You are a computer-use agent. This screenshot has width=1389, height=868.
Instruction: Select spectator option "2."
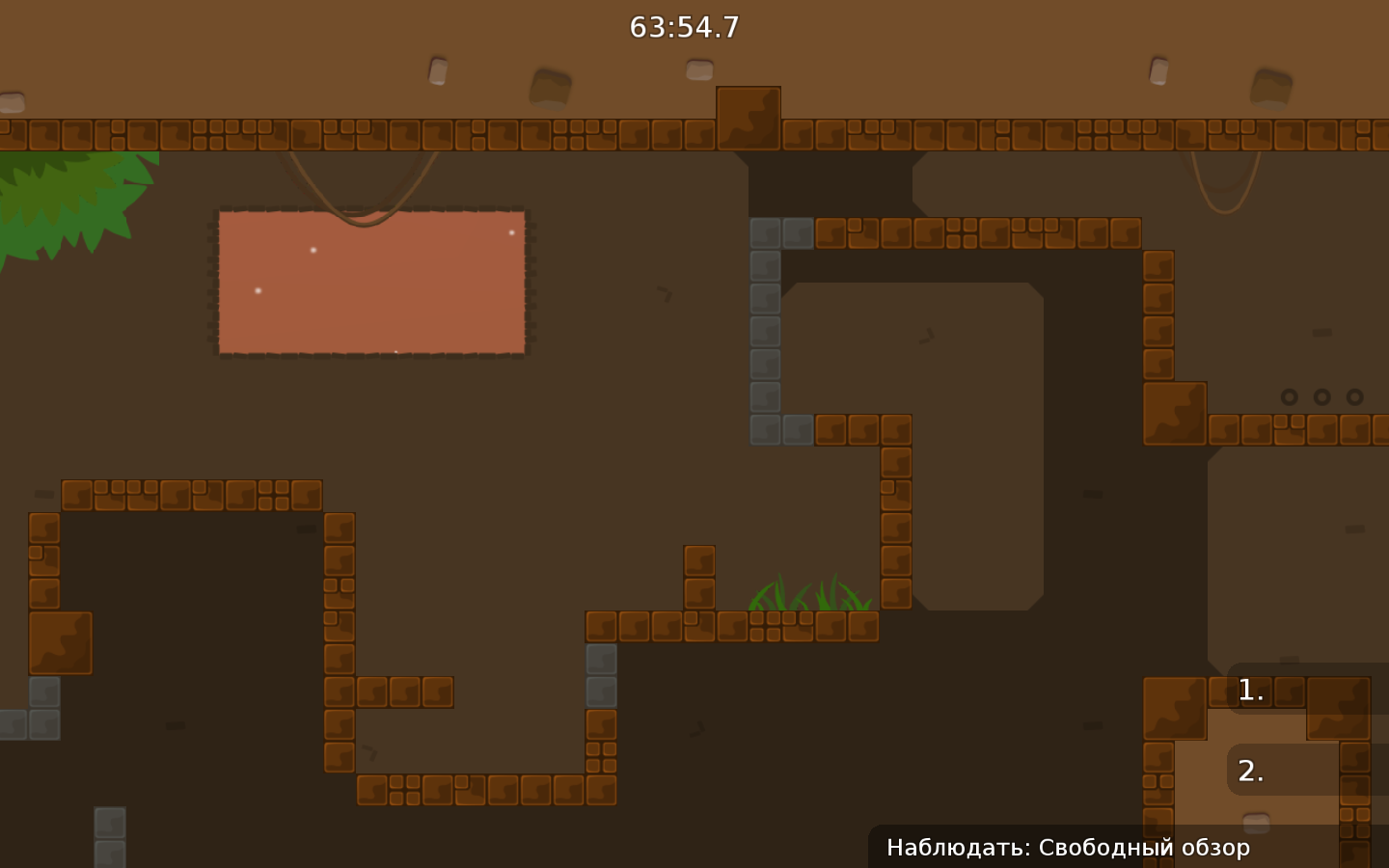tap(1249, 770)
